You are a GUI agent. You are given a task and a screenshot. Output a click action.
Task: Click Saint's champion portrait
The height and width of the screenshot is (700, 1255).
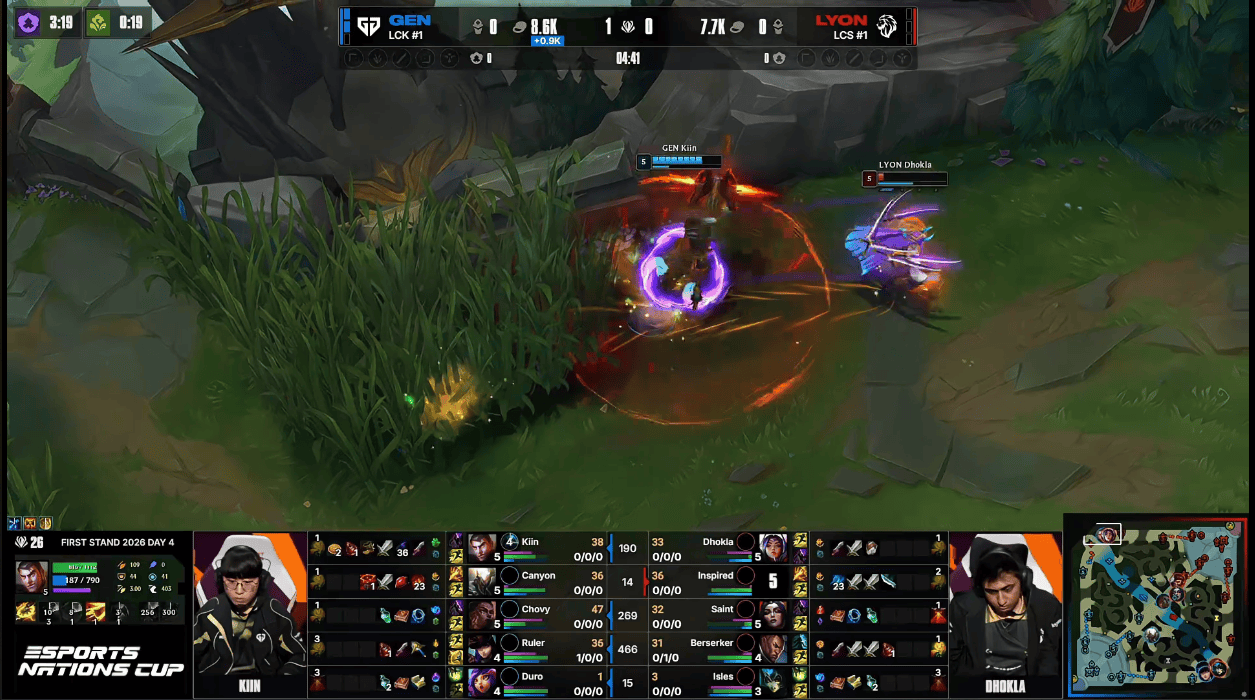pos(773,616)
